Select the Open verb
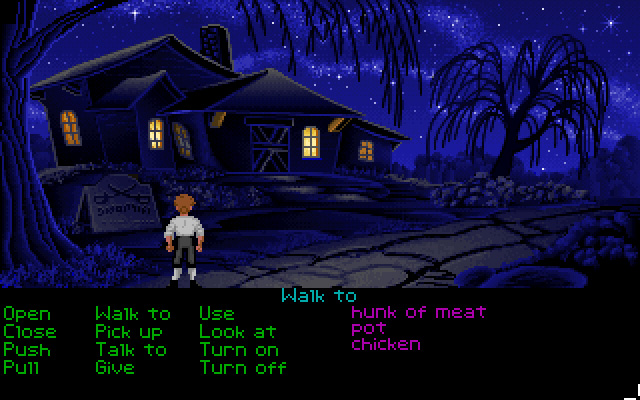Image resolution: width=640 pixels, height=400 pixels. 27,314
